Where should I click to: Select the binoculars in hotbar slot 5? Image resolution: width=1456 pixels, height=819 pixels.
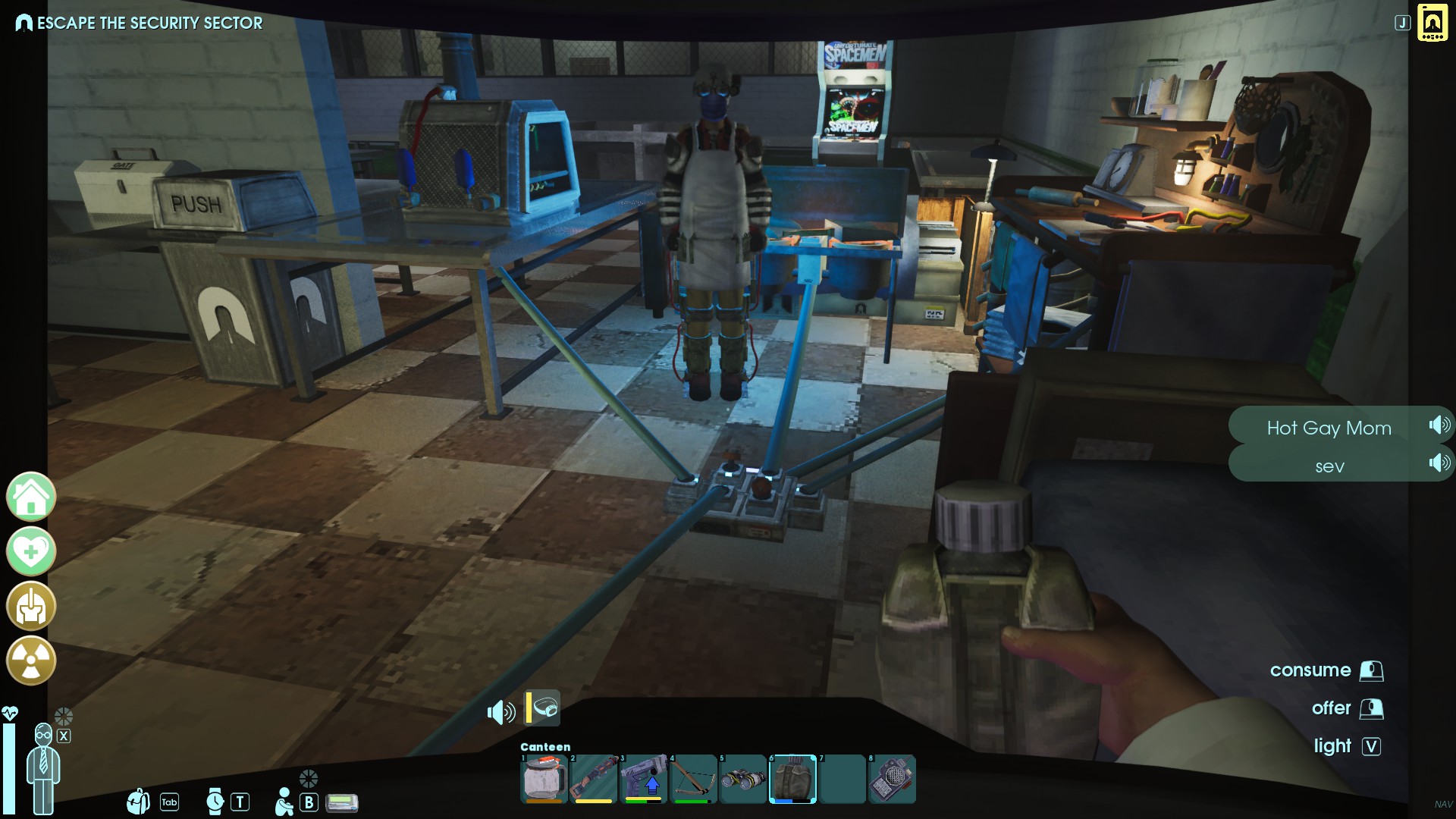[x=743, y=779]
